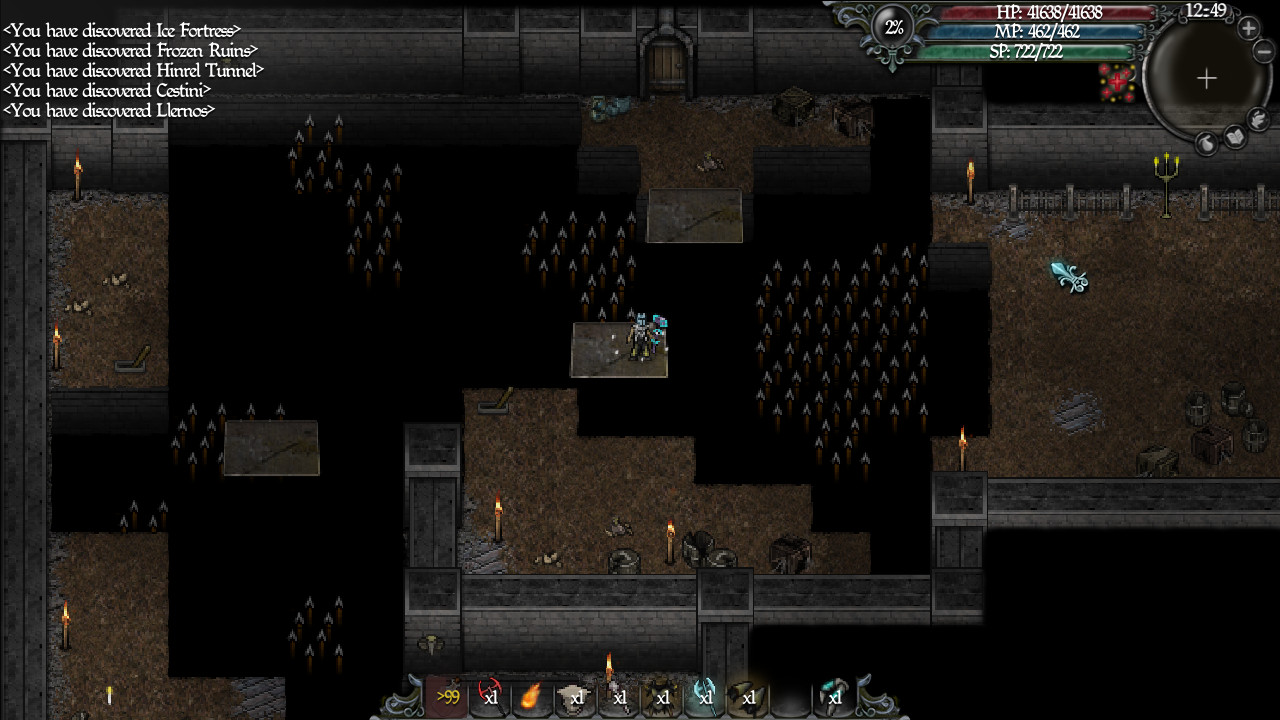Select the pale hat hotbar item

coord(576,696)
